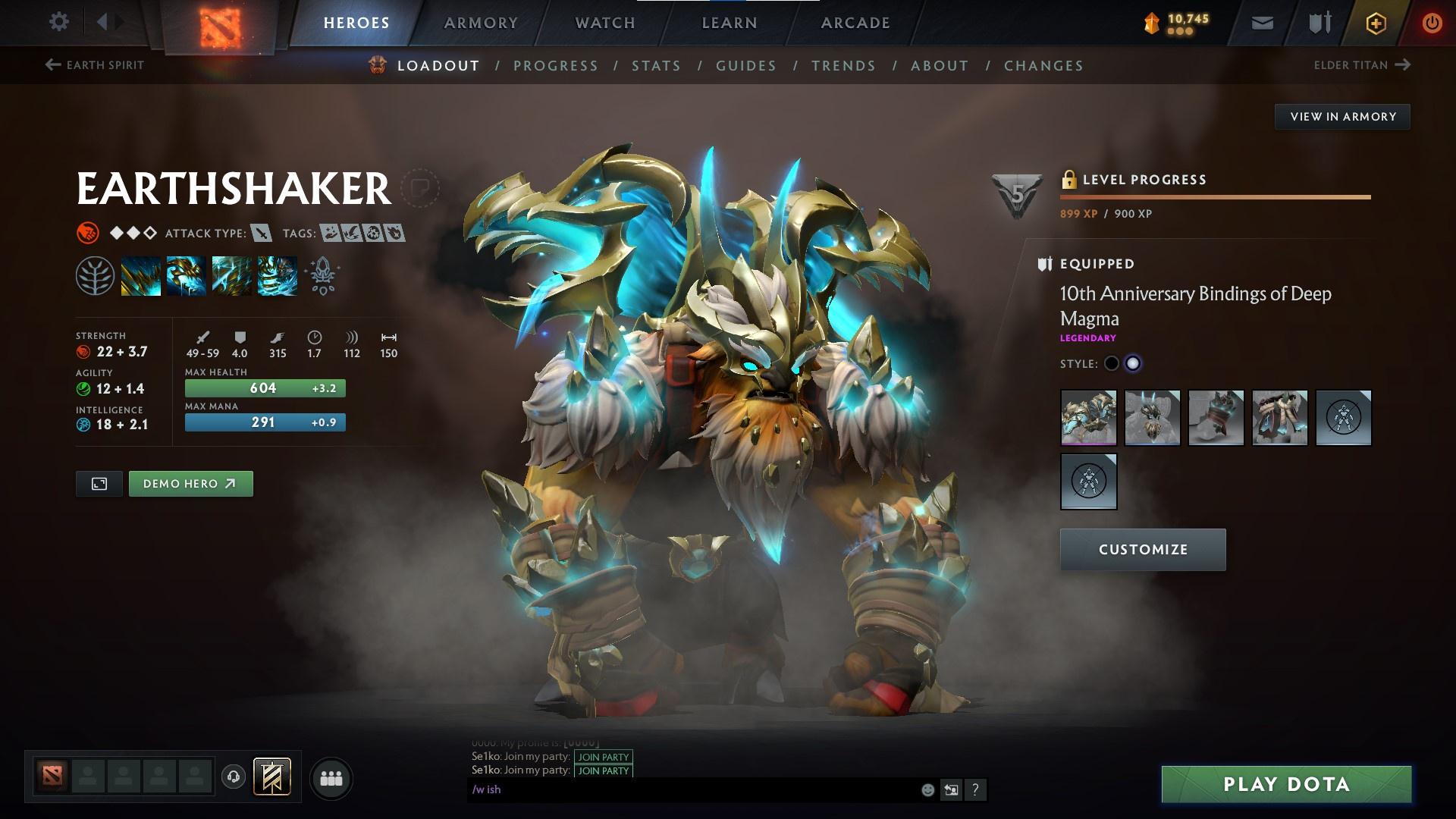Open the ARMORY menu

(481, 23)
